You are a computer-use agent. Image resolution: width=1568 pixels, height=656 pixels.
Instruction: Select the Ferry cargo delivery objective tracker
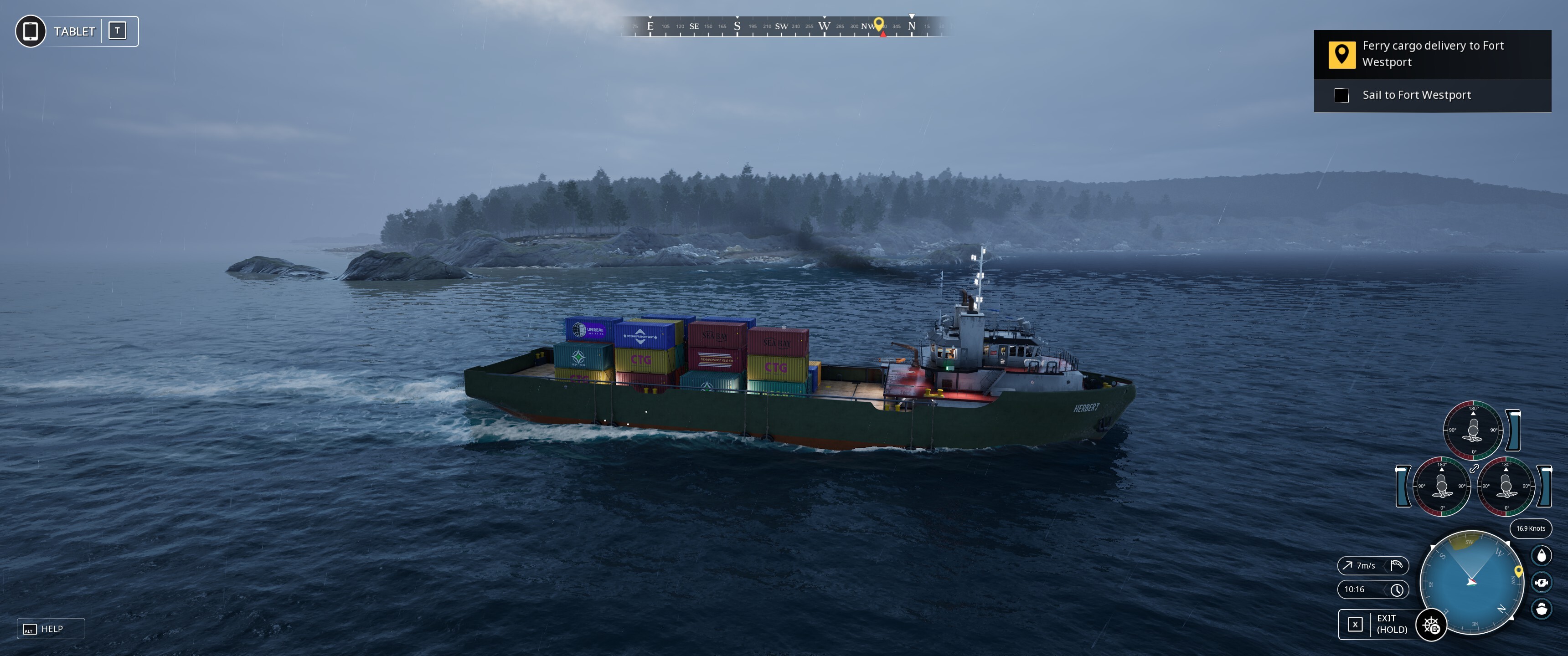(1432, 54)
